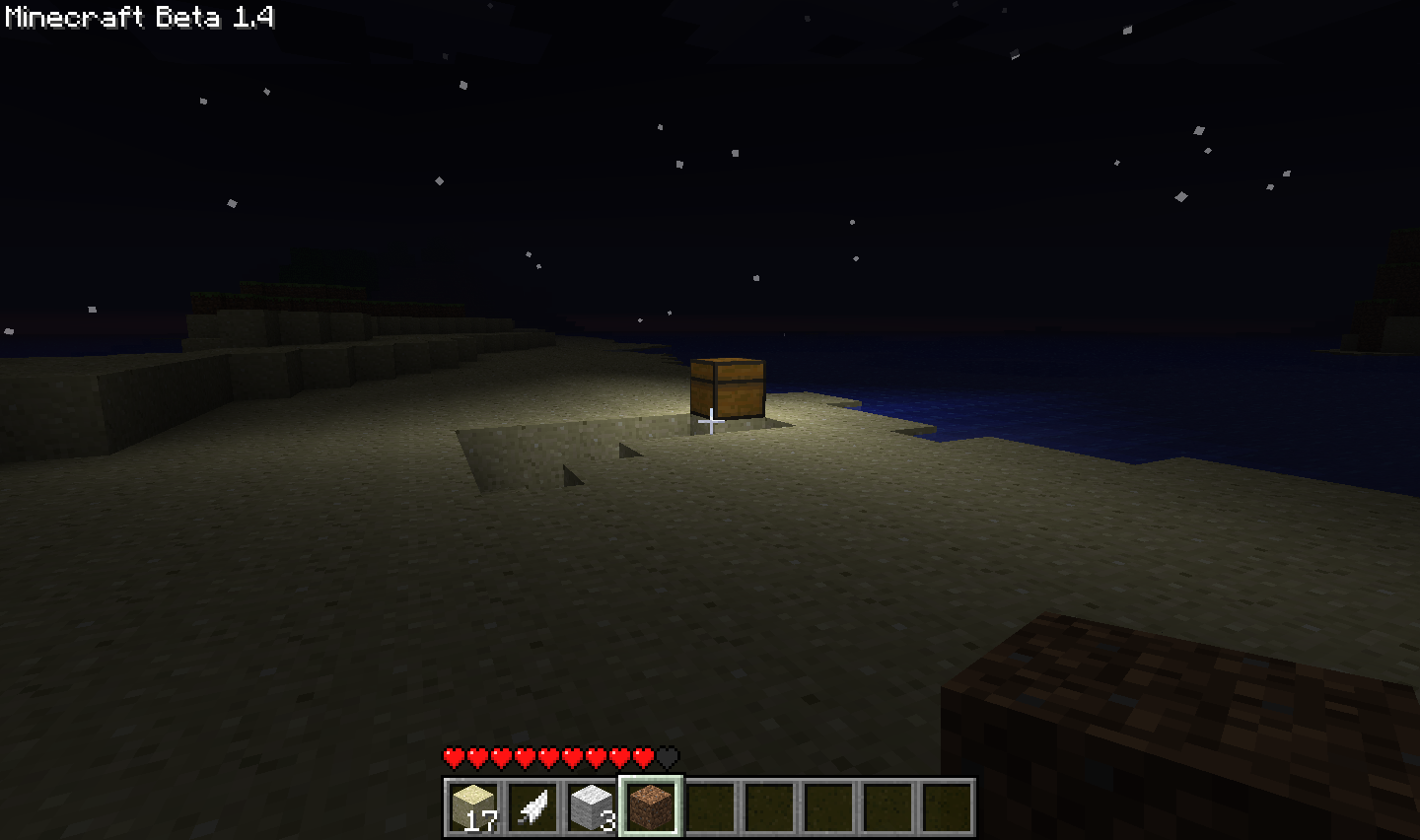Image resolution: width=1420 pixels, height=840 pixels.
Task: Pick the white wool block slot
Action: (x=592, y=807)
